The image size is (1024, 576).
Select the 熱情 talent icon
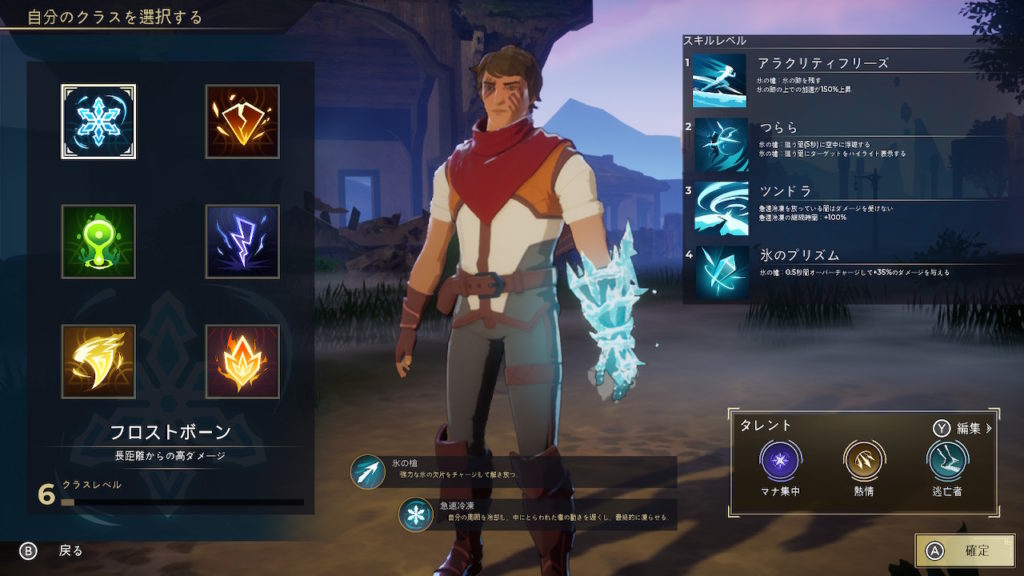pyautogui.click(x=861, y=460)
